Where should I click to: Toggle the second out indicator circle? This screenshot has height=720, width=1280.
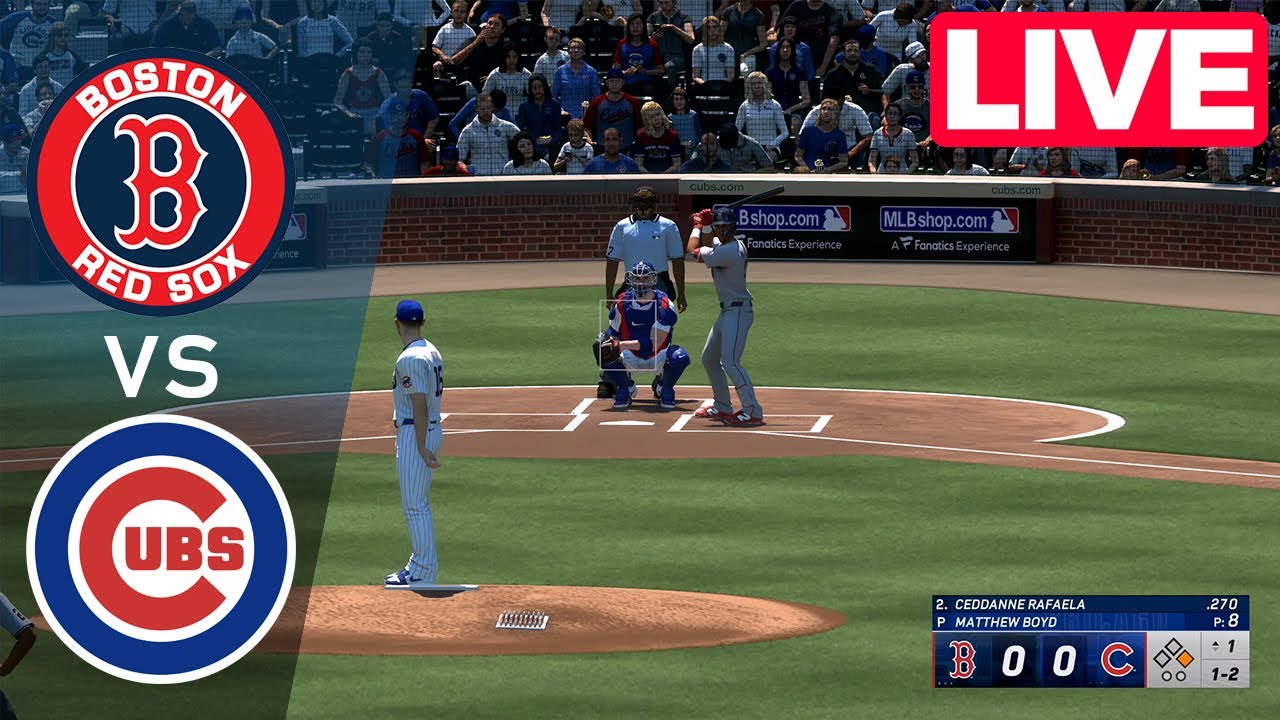click(x=1180, y=677)
